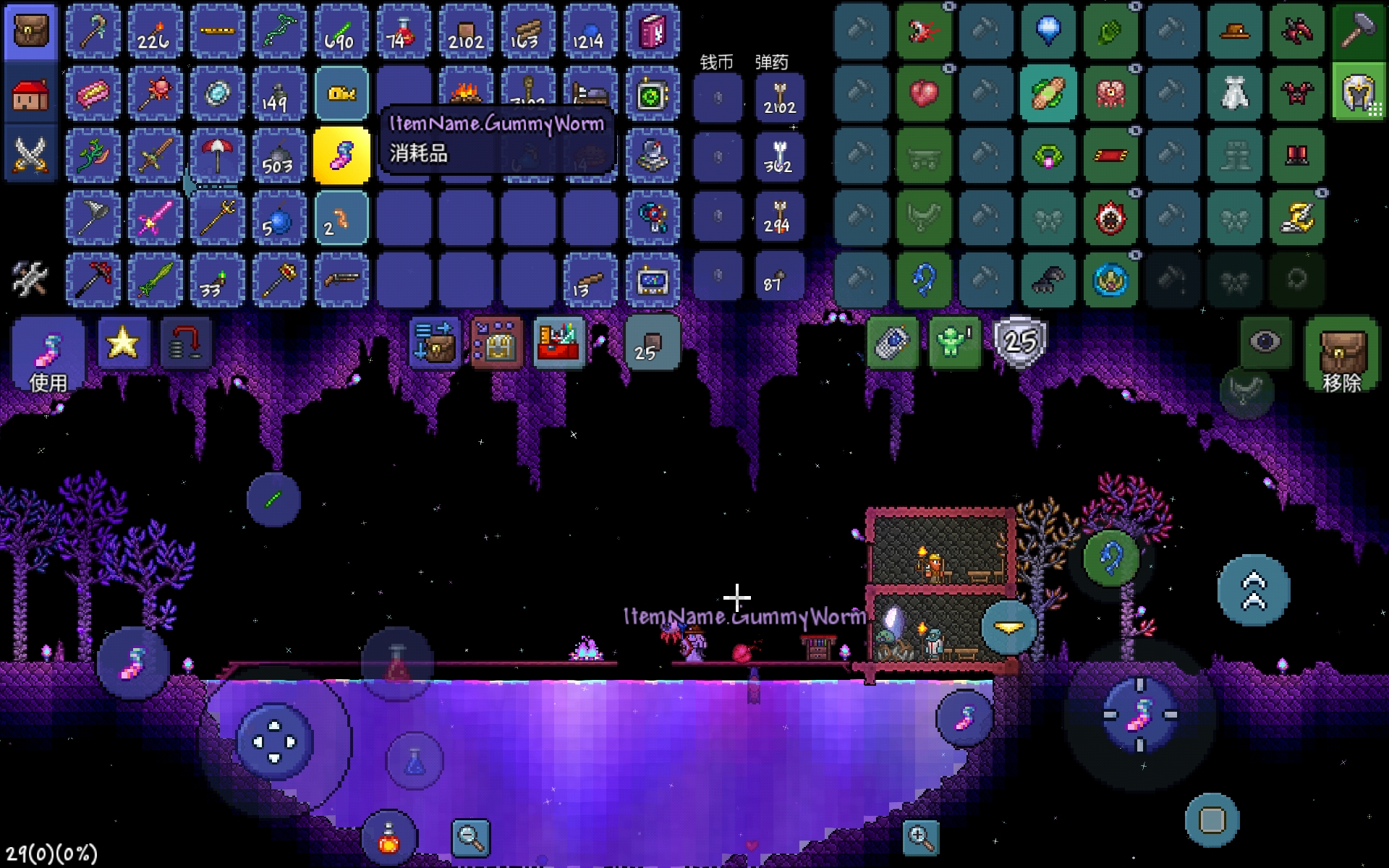
Task: Click the blue balloon accessory slot
Action: click(x=1048, y=32)
